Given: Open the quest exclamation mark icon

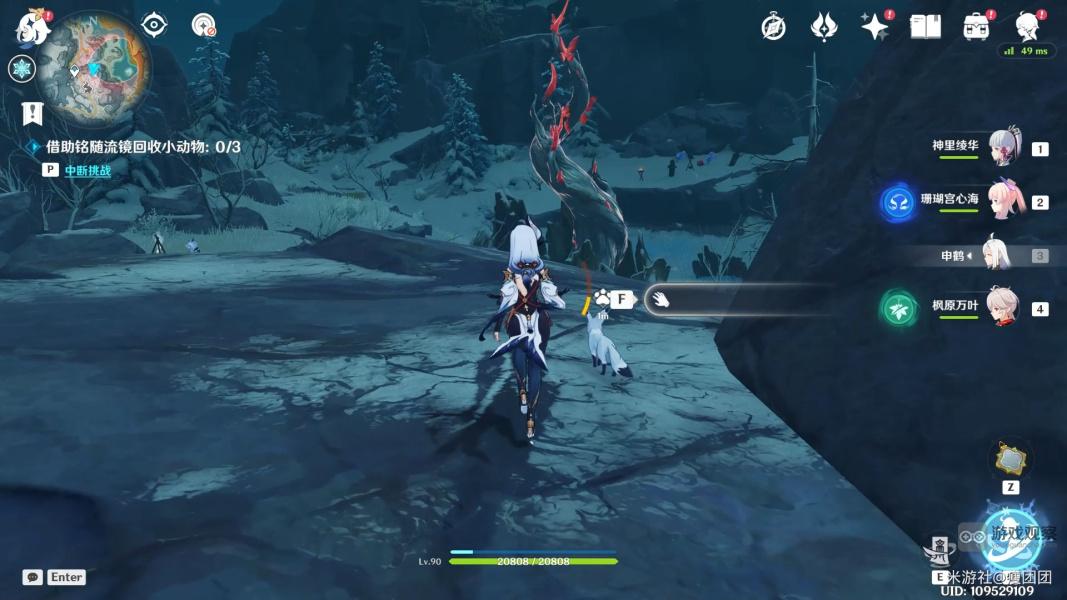Looking at the screenshot, I should click(x=34, y=113).
